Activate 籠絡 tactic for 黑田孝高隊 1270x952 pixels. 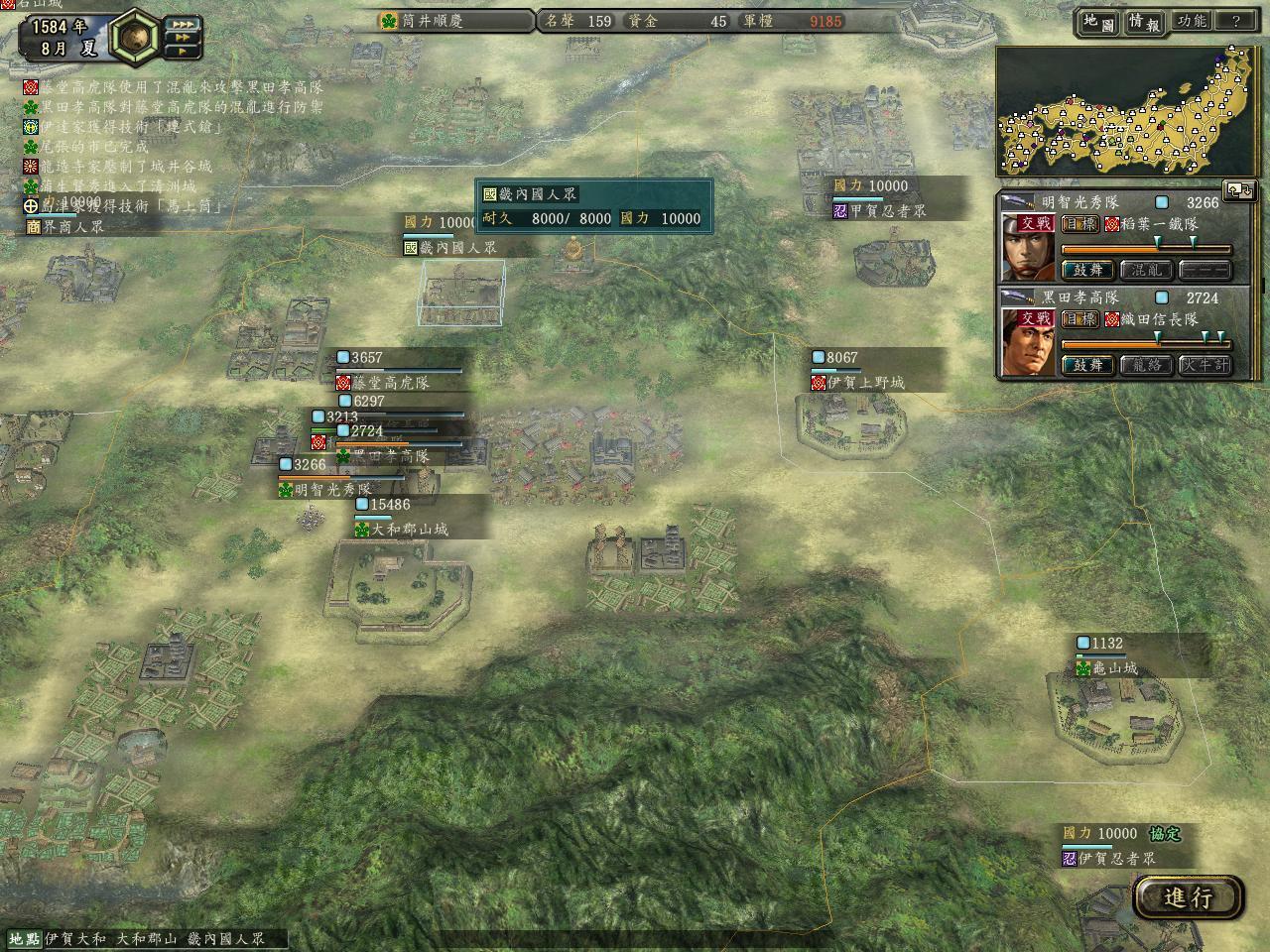pos(1147,365)
